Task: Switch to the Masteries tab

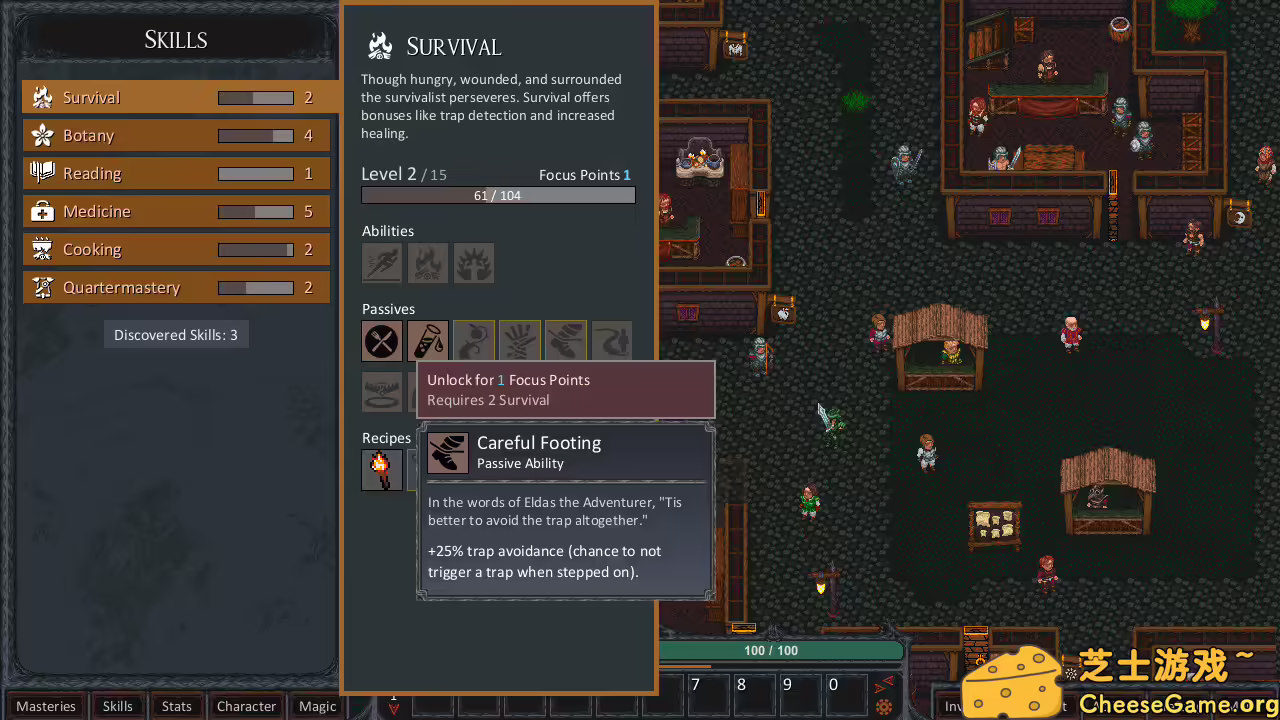Action: pyautogui.click(x=46, y=706)
